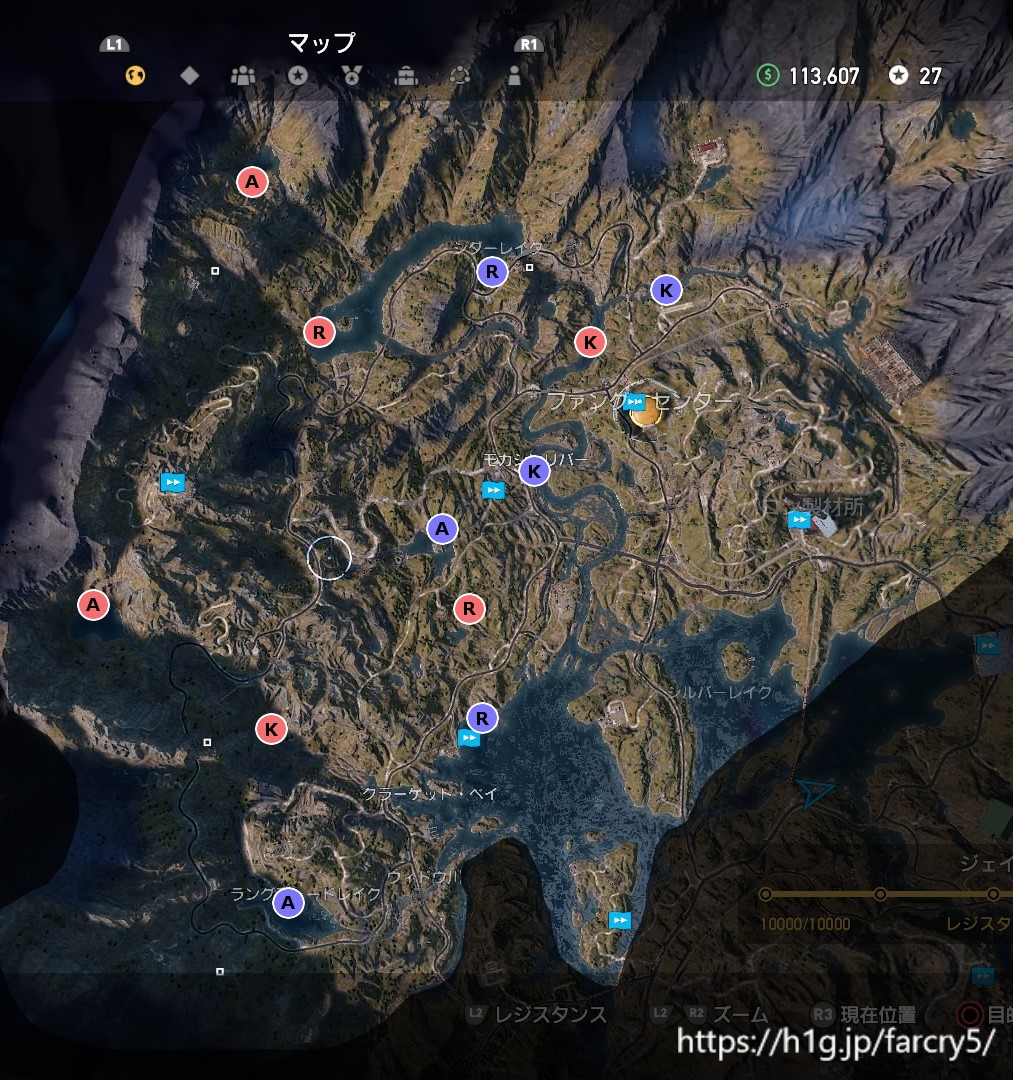The width and height of the screenshot is (1013, 1080).
Task: Switch to the diamond missions tab
Action: (x=189, y=75)
